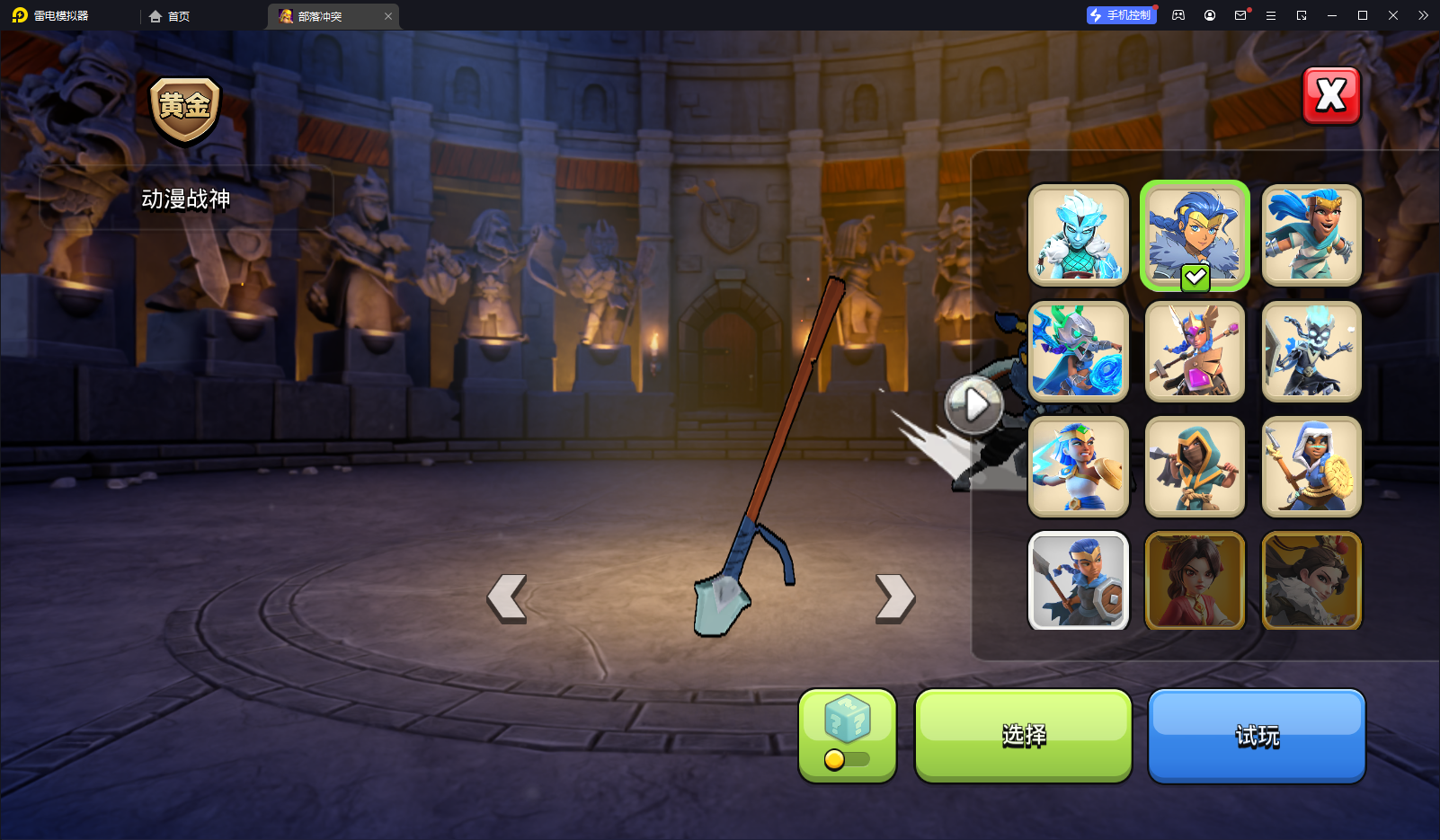
Task: Pick the default champion with spear skin
Action: point(1078,580)
